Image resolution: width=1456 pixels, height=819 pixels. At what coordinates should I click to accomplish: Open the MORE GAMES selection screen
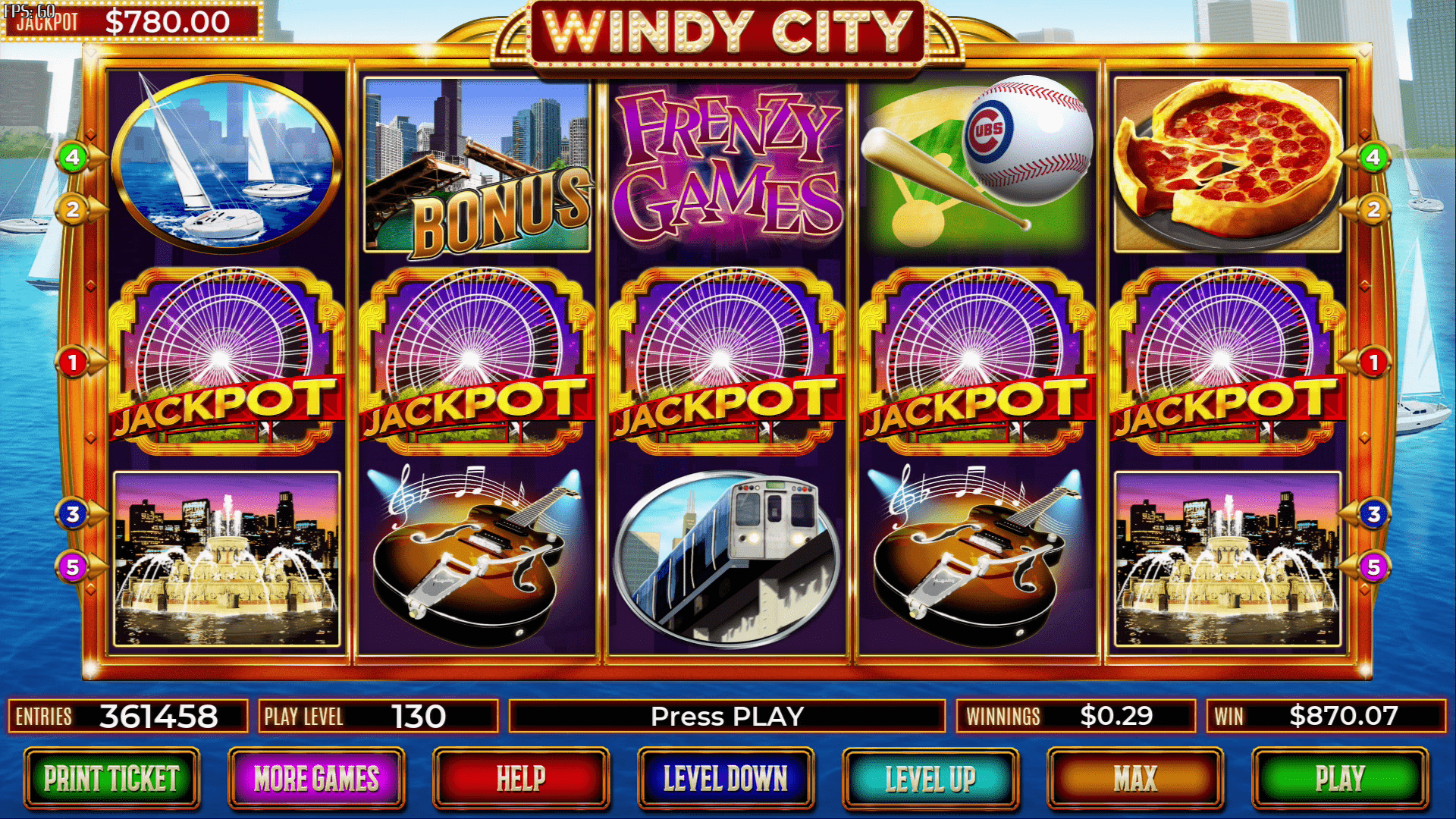(x=318, y=778)
